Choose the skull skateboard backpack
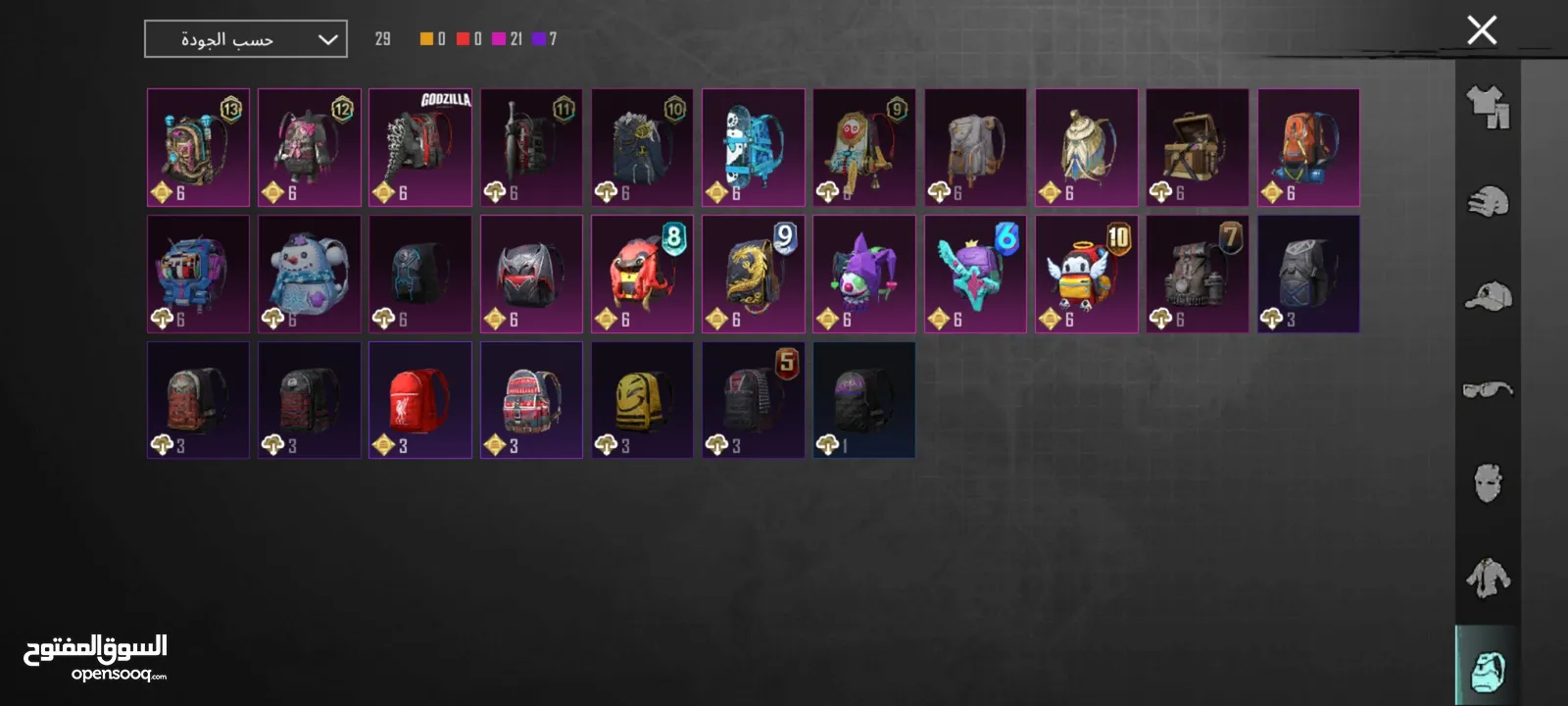 (753, 147)
